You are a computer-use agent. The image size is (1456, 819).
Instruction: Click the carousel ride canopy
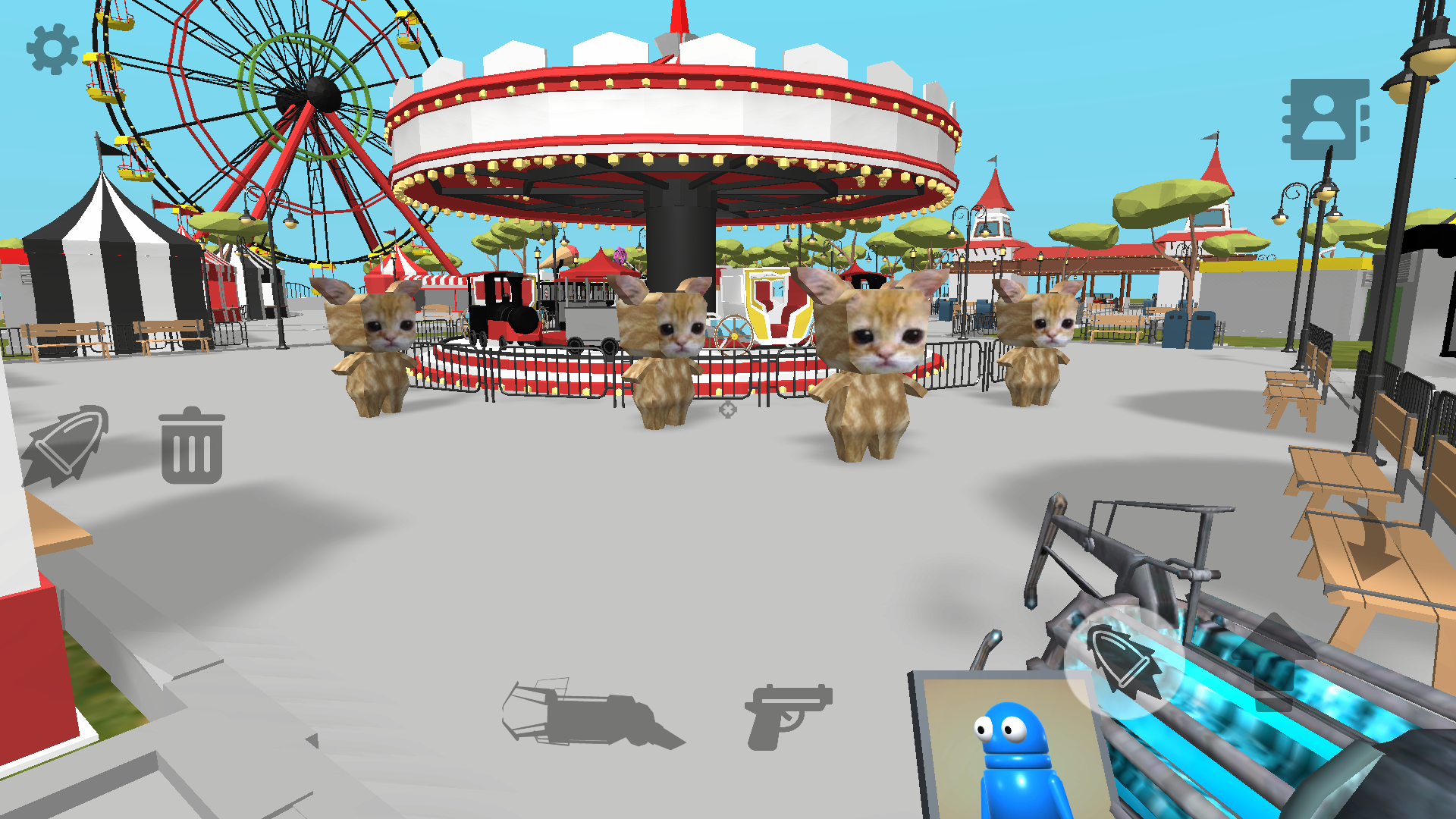point(675,121)
